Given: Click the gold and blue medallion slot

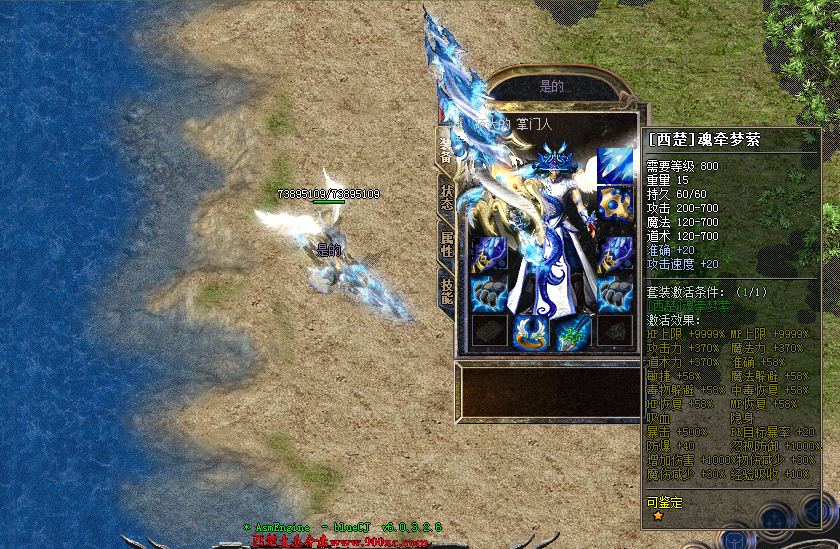Looking at the screenshot, I should [x=616, y=204].
